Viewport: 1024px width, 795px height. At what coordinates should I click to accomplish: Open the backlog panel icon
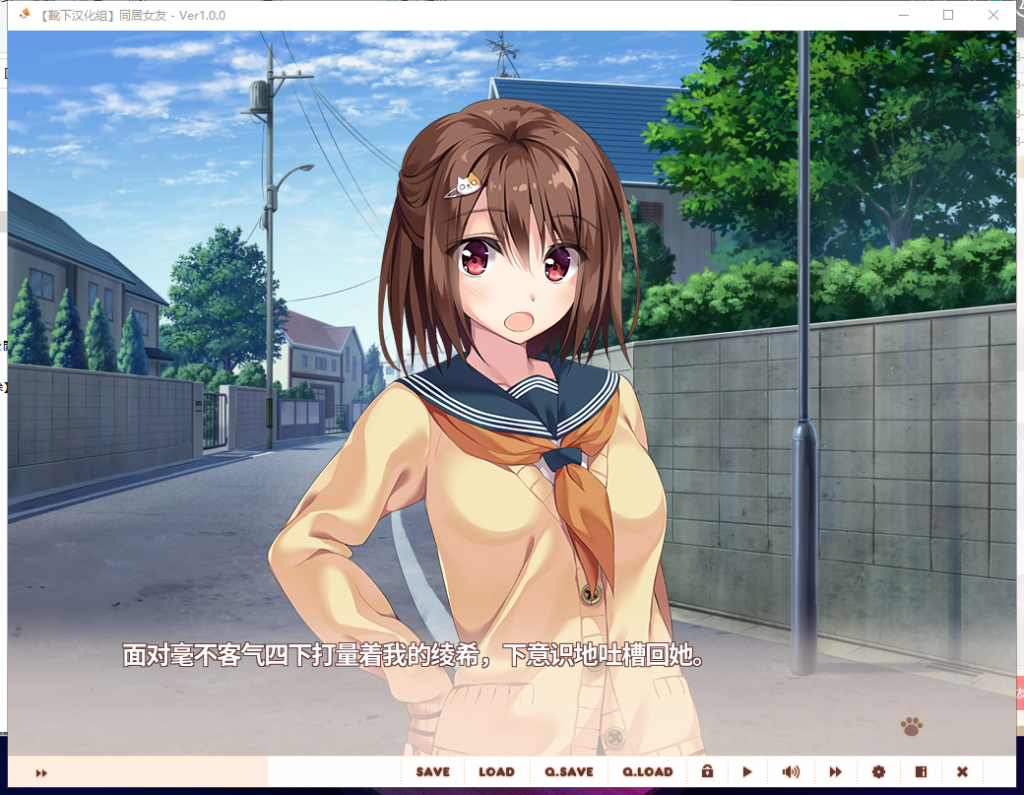pos(921,772)
